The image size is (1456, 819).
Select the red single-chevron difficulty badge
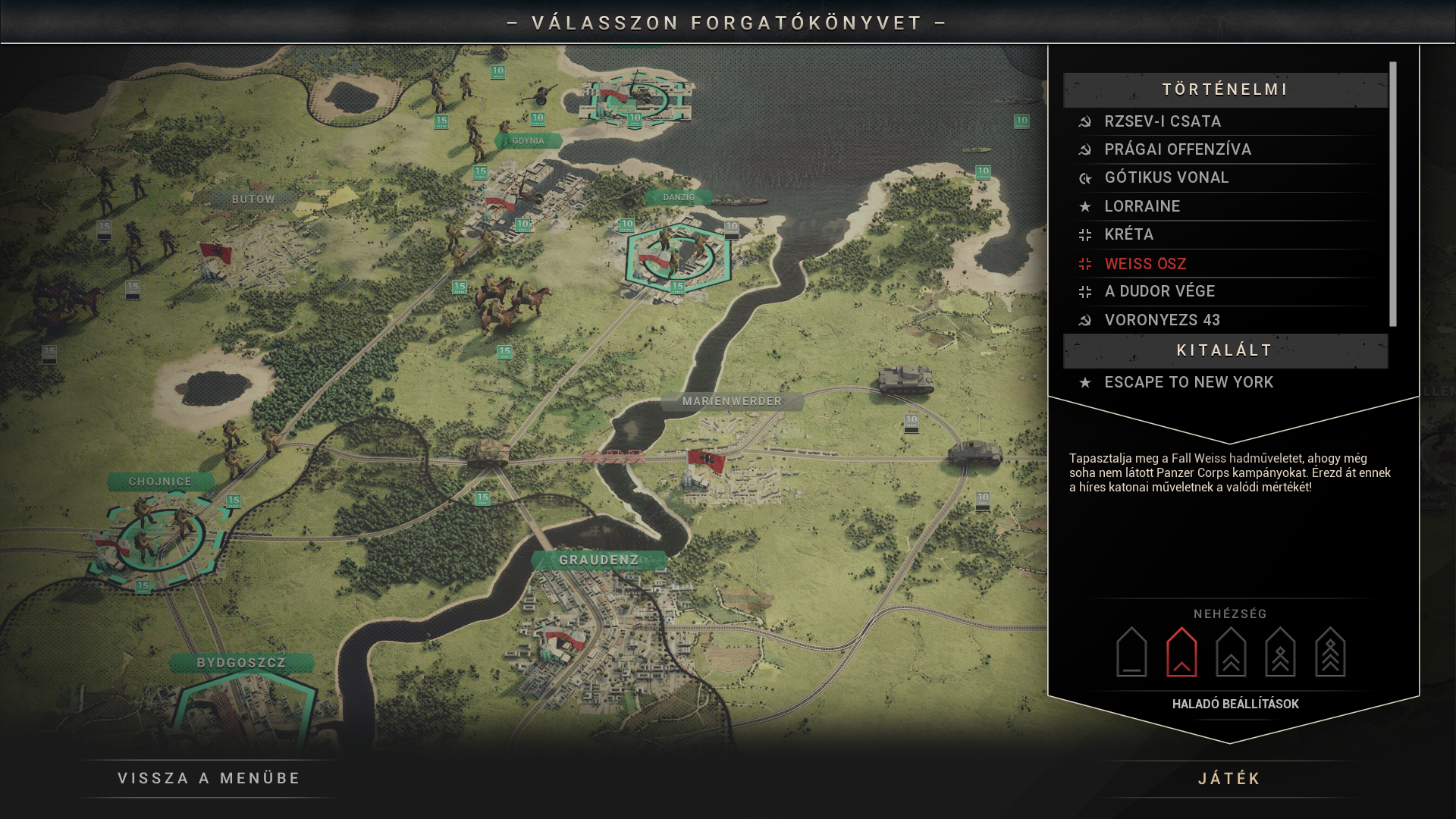point(1181,652)
